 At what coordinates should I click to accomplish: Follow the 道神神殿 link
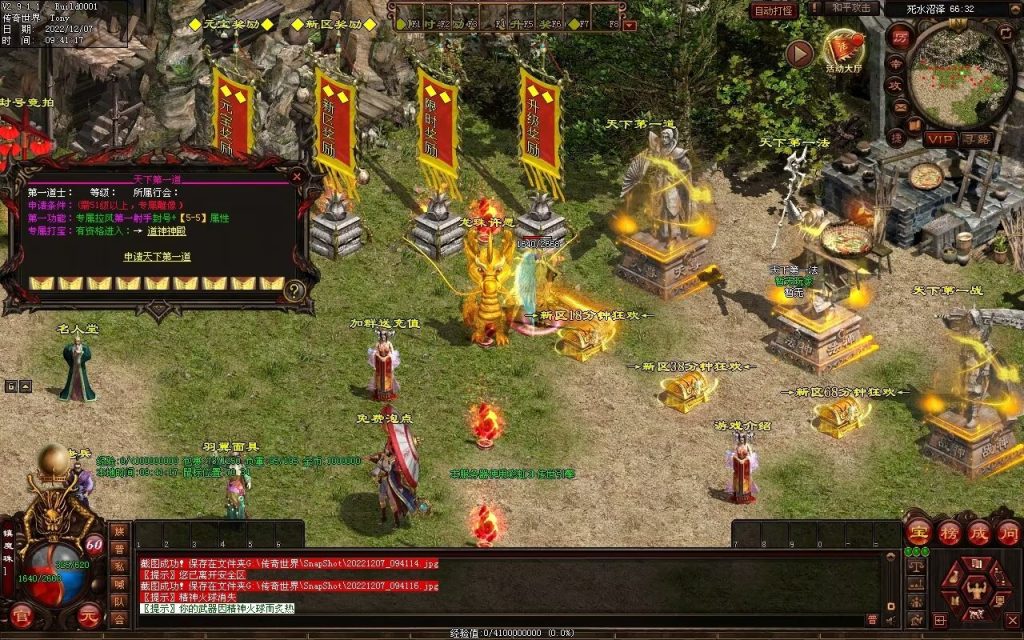[x=166, y=230]
